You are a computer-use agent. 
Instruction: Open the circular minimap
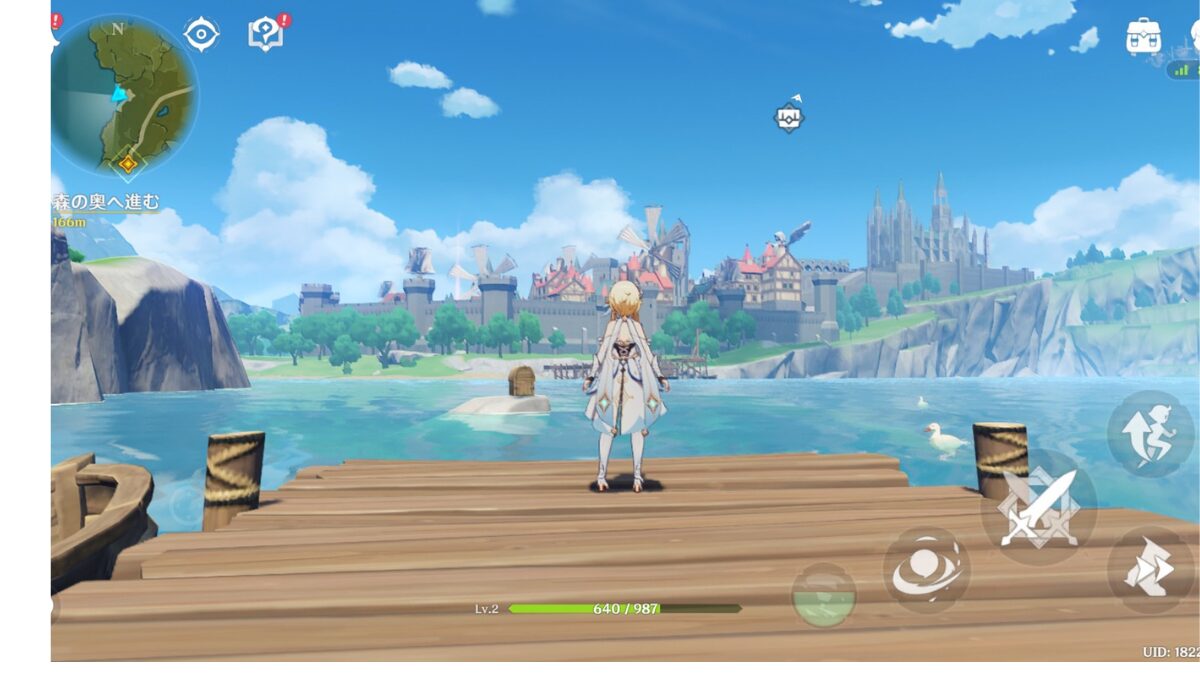point(124,95)
